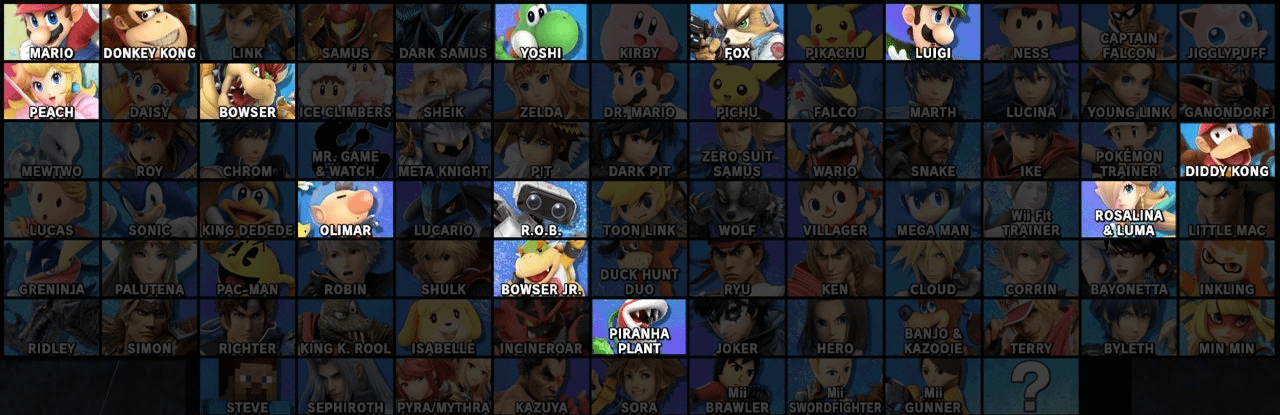The height and width of the screenshot is (415, 1280).
Task: Choose Rosalina & Luma tile
Action: point(1130,208)
